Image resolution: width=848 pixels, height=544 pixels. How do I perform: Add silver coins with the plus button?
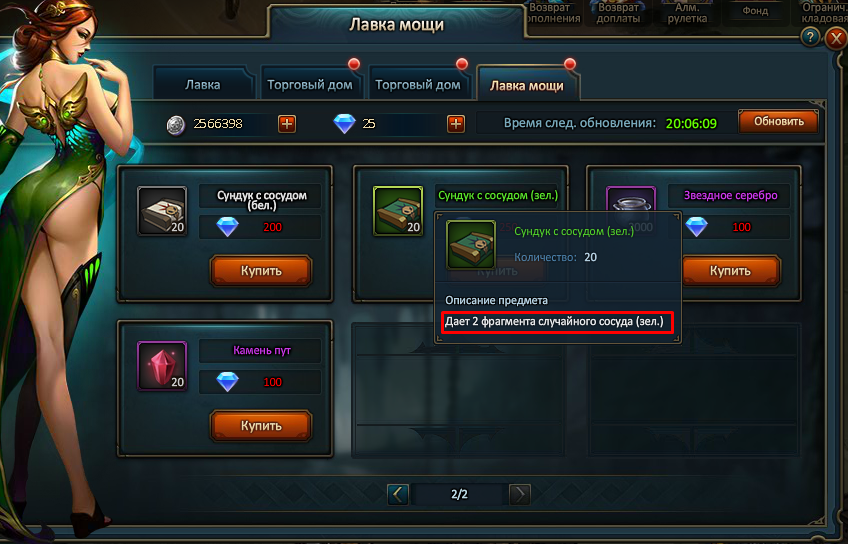(287, 123)
